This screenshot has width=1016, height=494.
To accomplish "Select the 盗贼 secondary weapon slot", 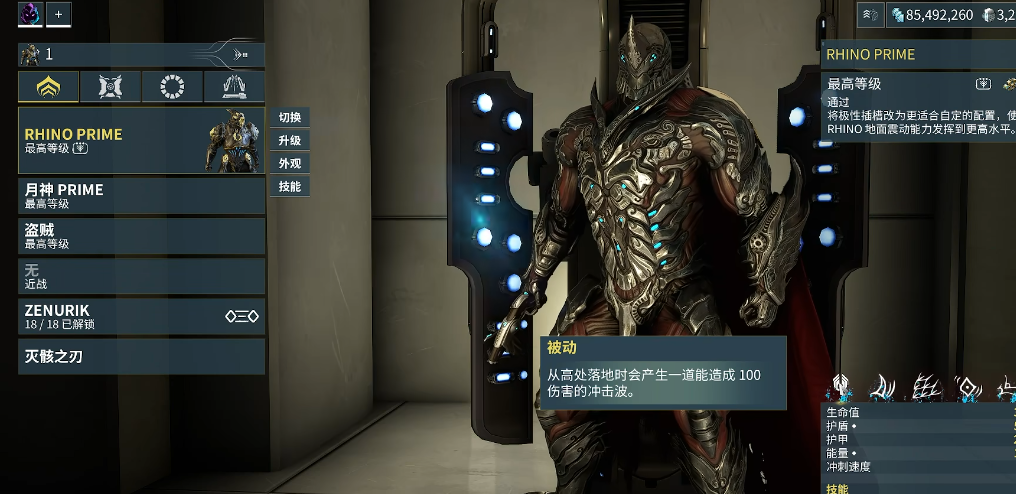I will pyautogui.click(x=141, y=235).
